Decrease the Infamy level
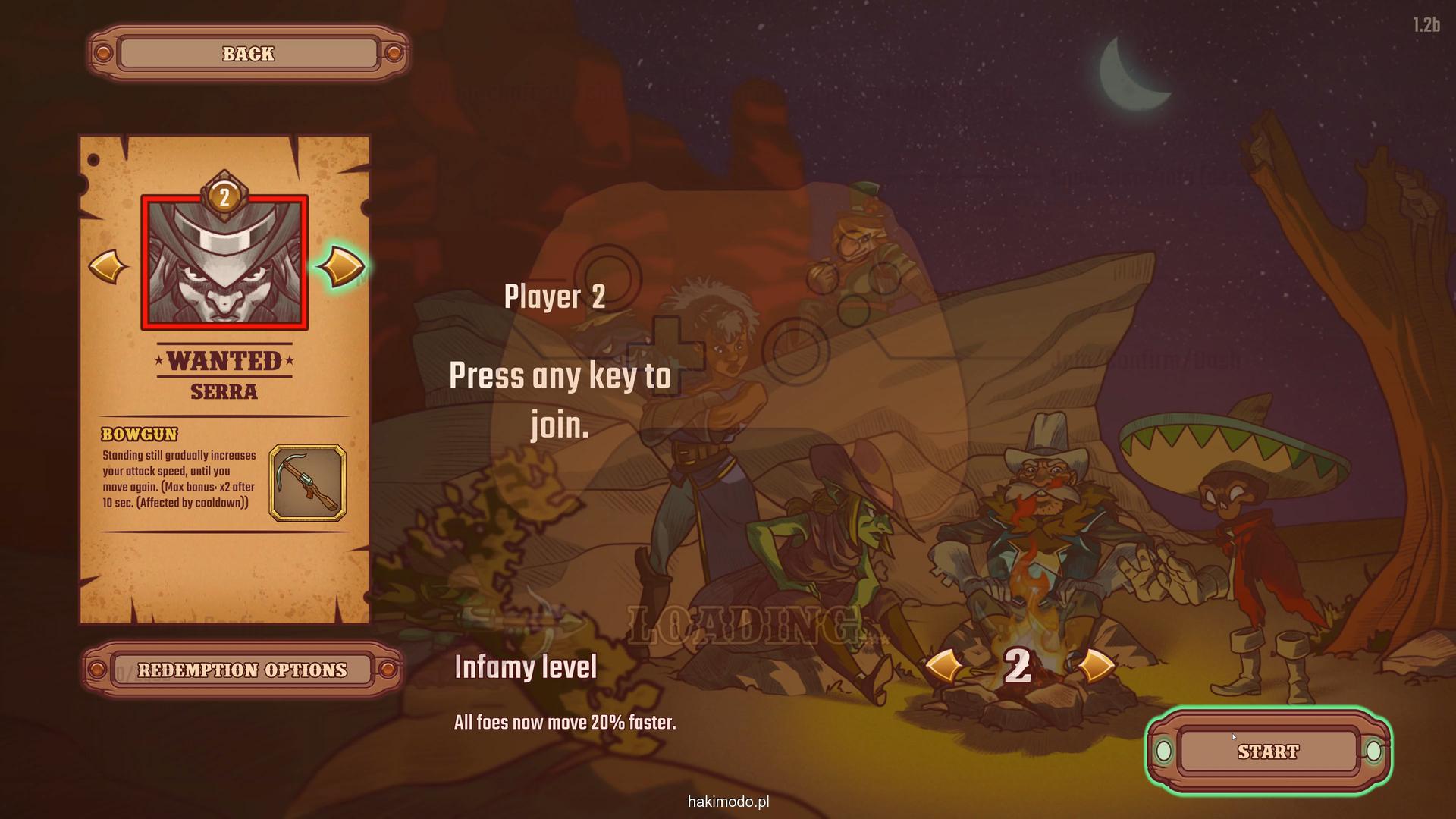This screenshot has height=819, width=1456. tap(943, 667)
